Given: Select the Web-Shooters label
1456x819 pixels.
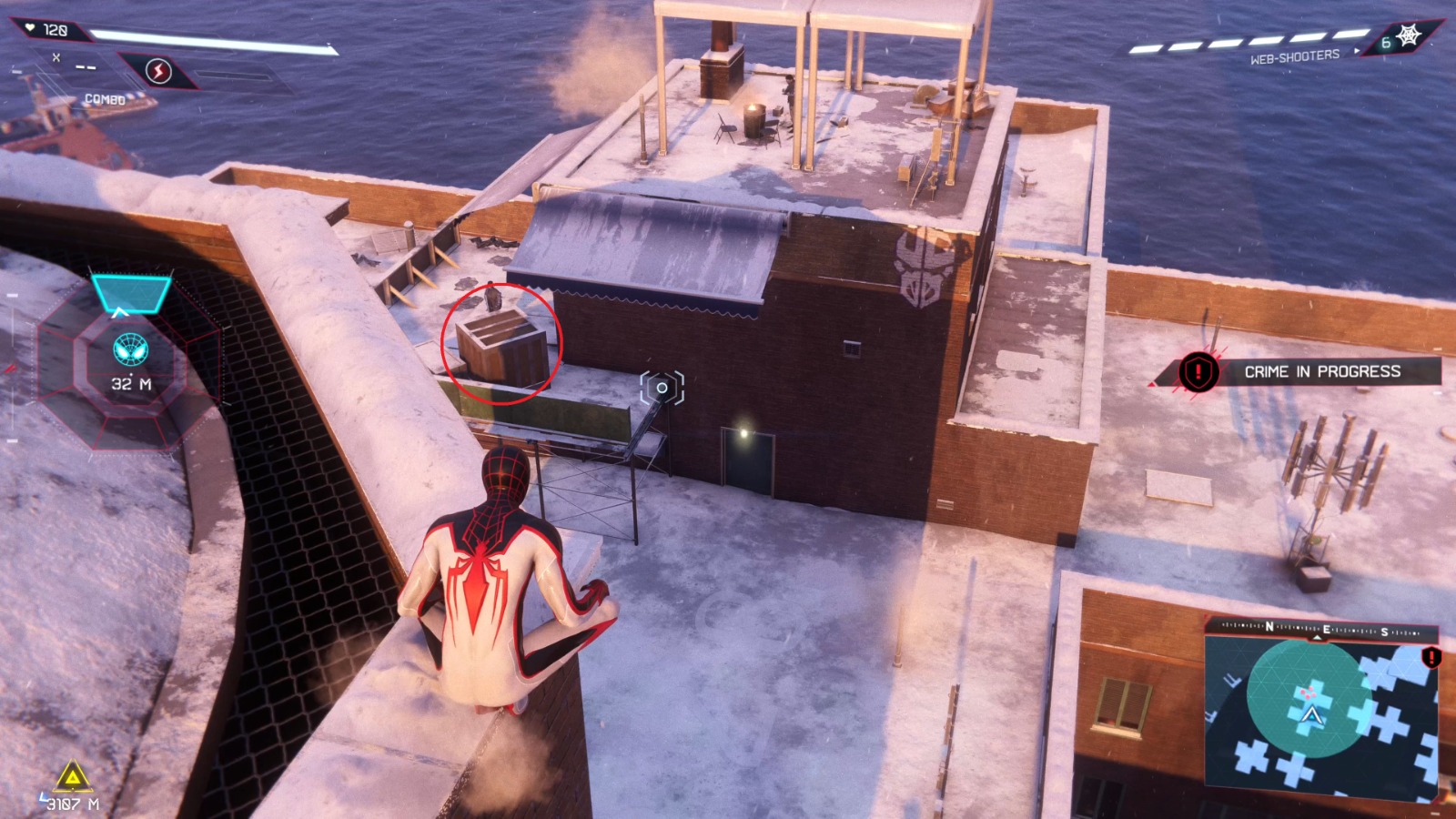Looking at the screenshot, I should tap(1296, 55).
